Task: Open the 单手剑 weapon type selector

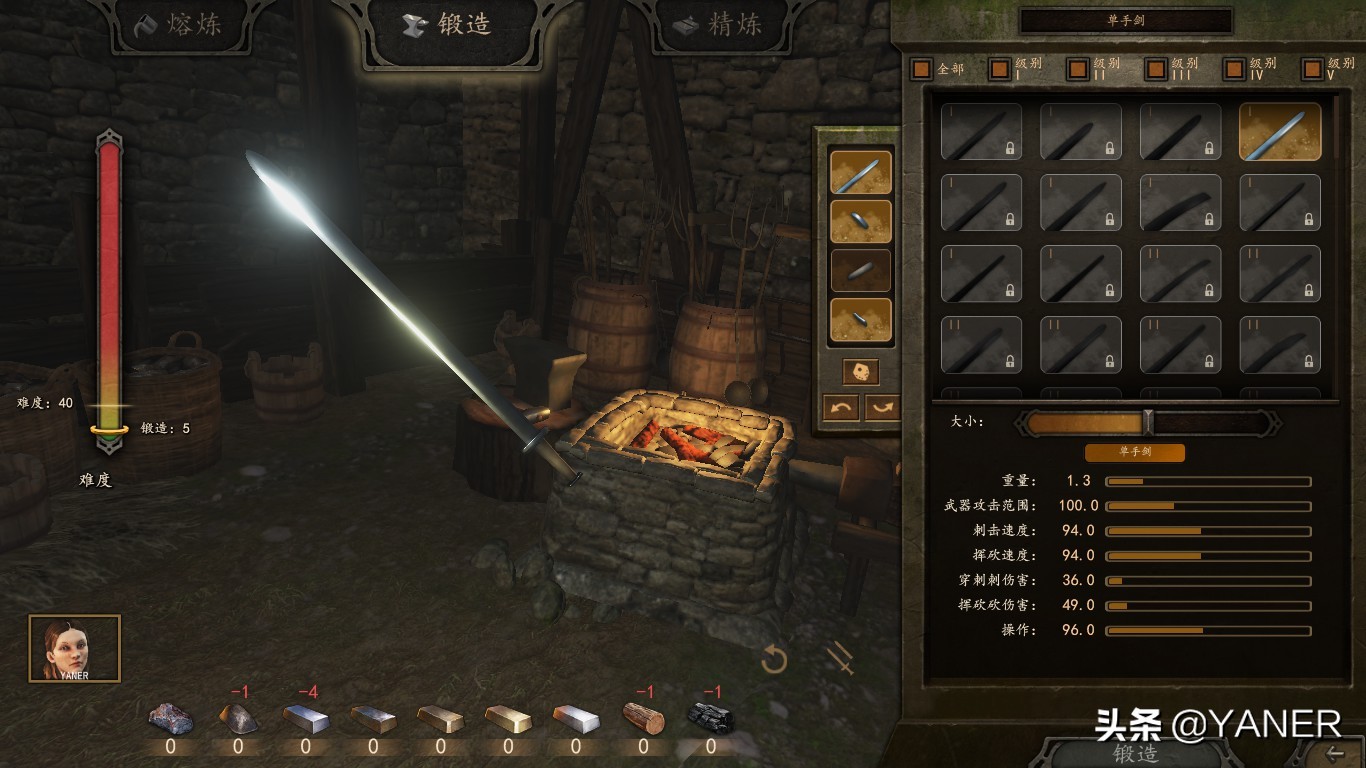Action: coord(1125,20)
